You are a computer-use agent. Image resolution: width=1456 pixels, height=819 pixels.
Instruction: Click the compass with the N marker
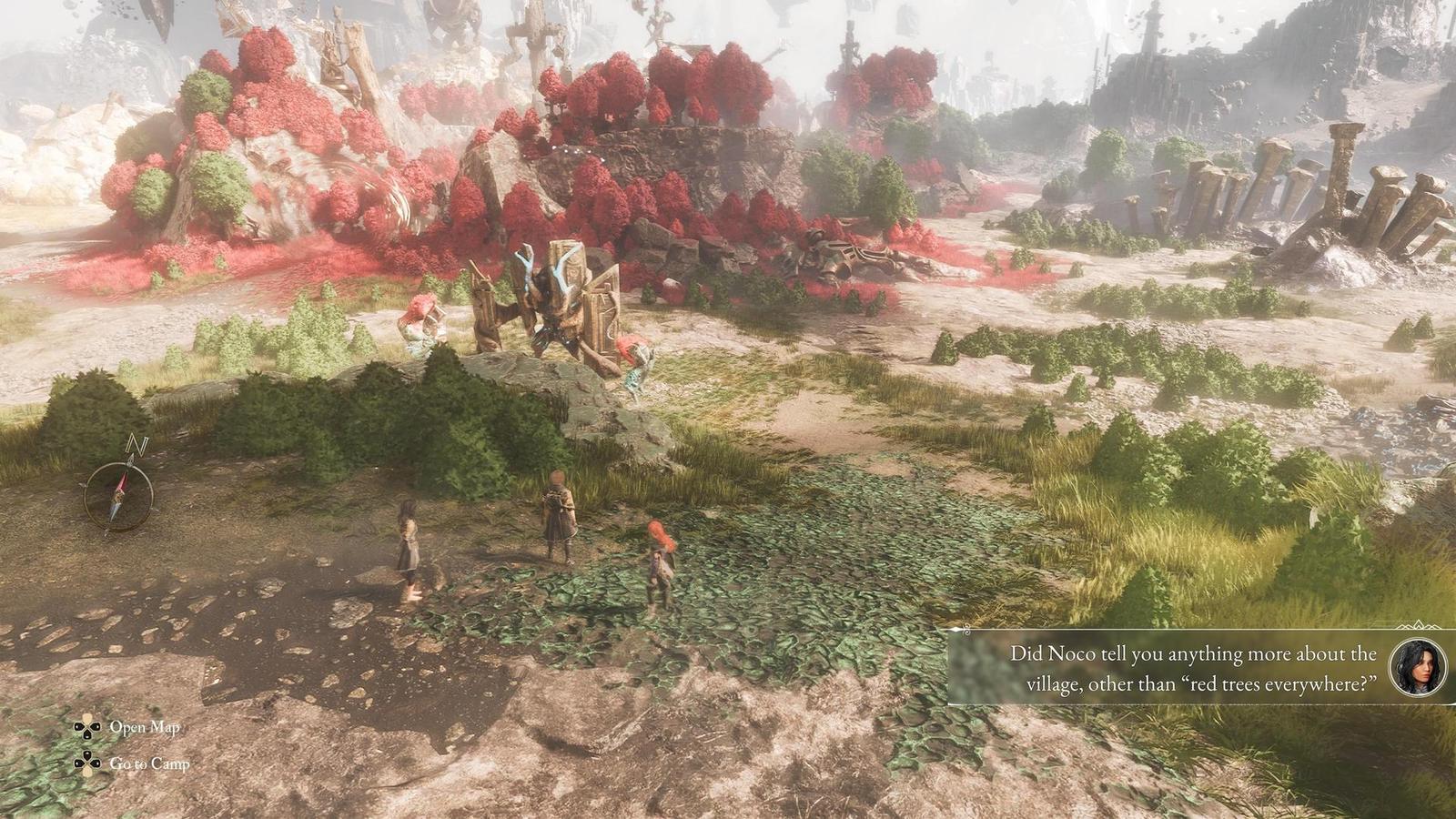pyautogui.click(x=118, y=494)
